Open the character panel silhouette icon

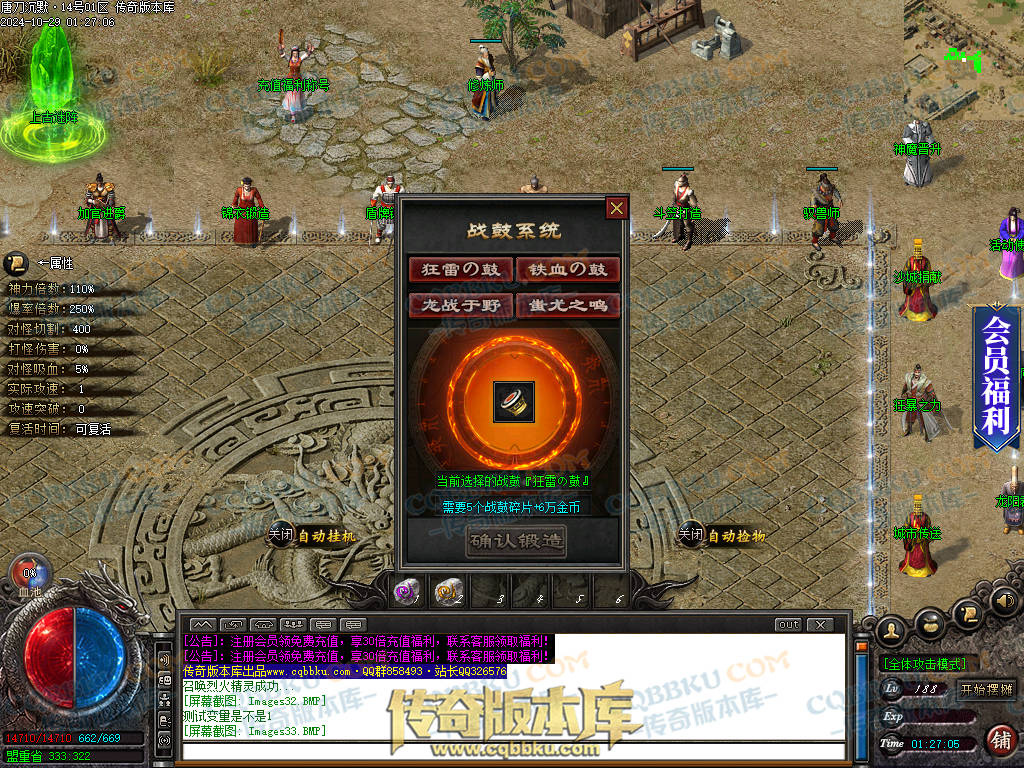click(892, 629)
